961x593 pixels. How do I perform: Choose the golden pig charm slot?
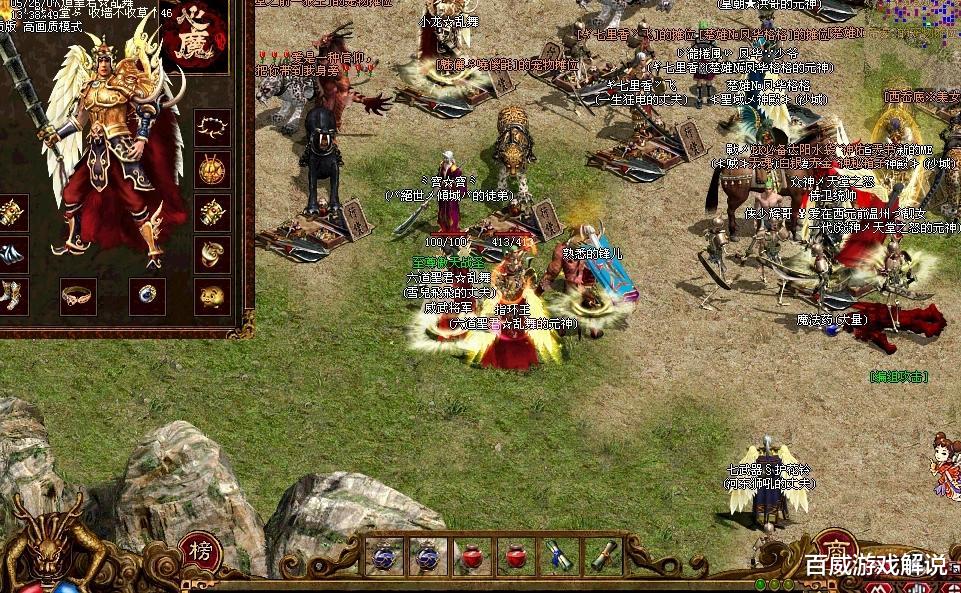click(x=212, y=296)
